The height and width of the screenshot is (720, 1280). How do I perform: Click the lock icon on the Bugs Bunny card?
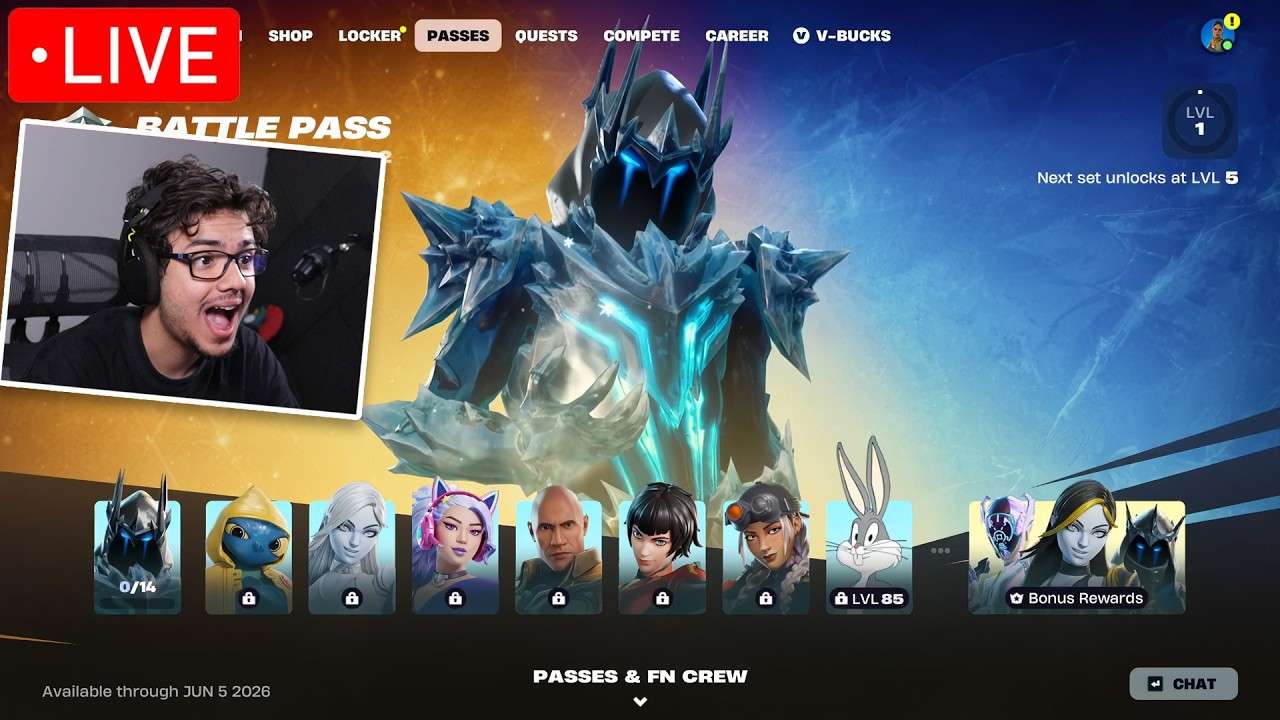click(x=843, y=598)
